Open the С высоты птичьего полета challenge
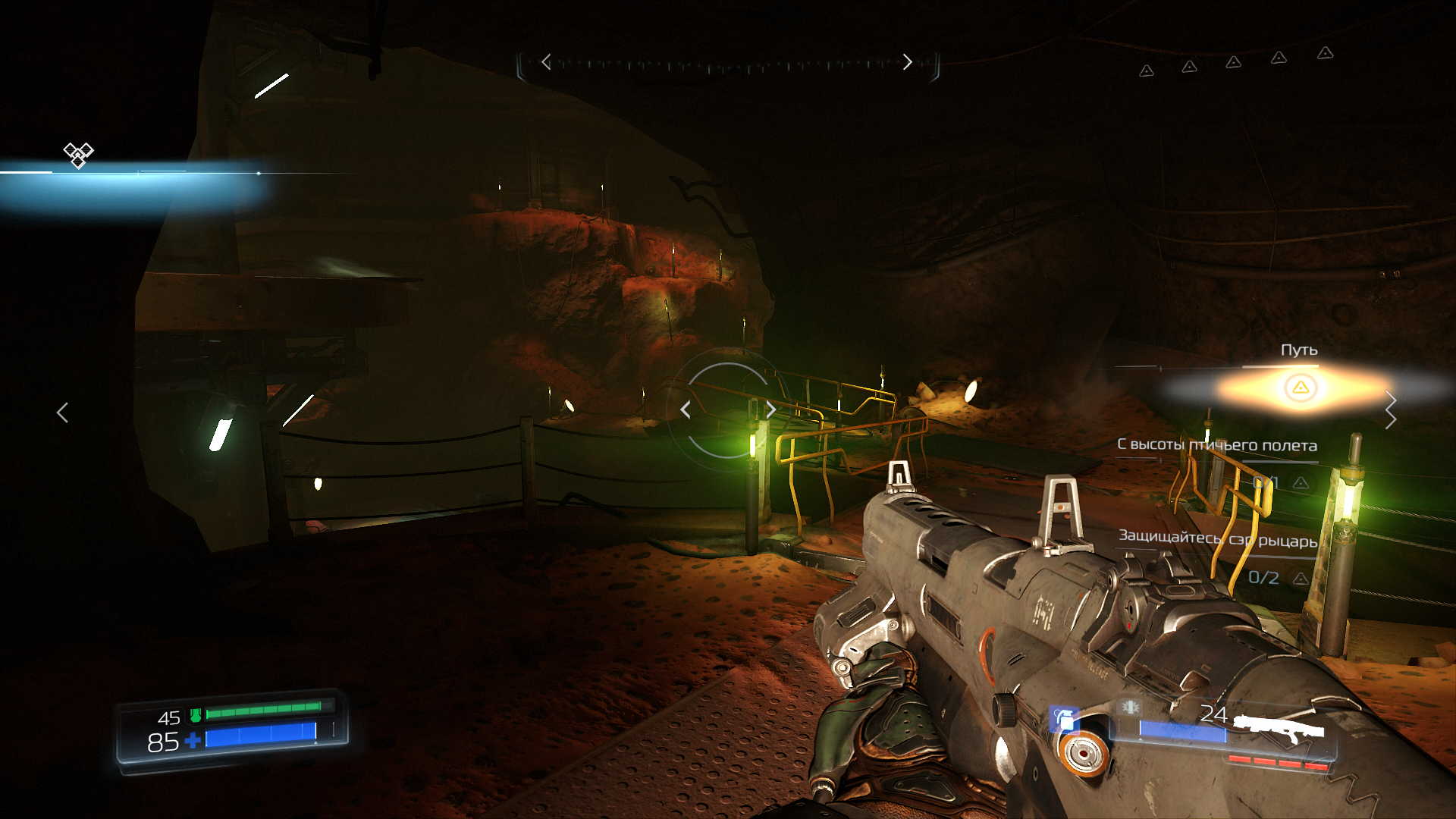The width and height of the screenshot is (1456, 819). (x=1216, y=445)
